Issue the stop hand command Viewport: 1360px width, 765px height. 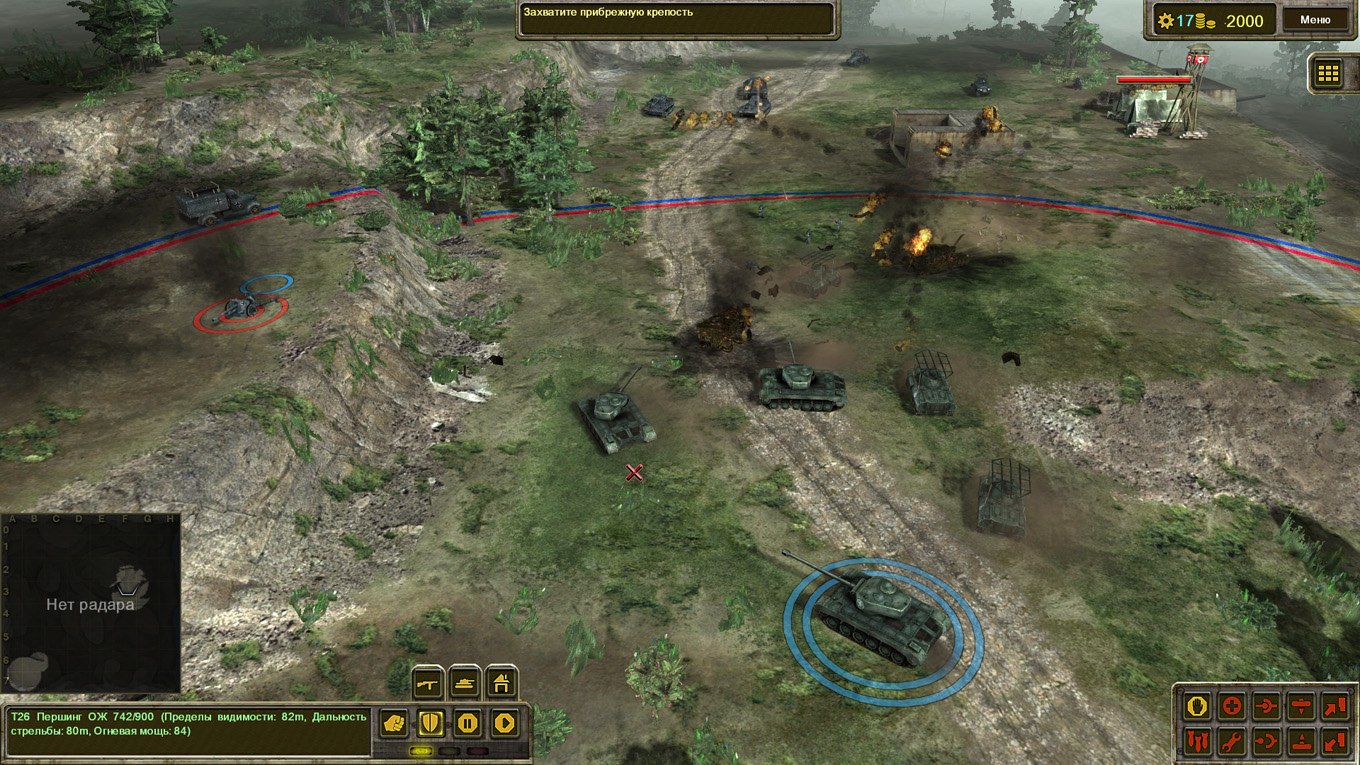pyautogui.click(x=1197, y=706)
